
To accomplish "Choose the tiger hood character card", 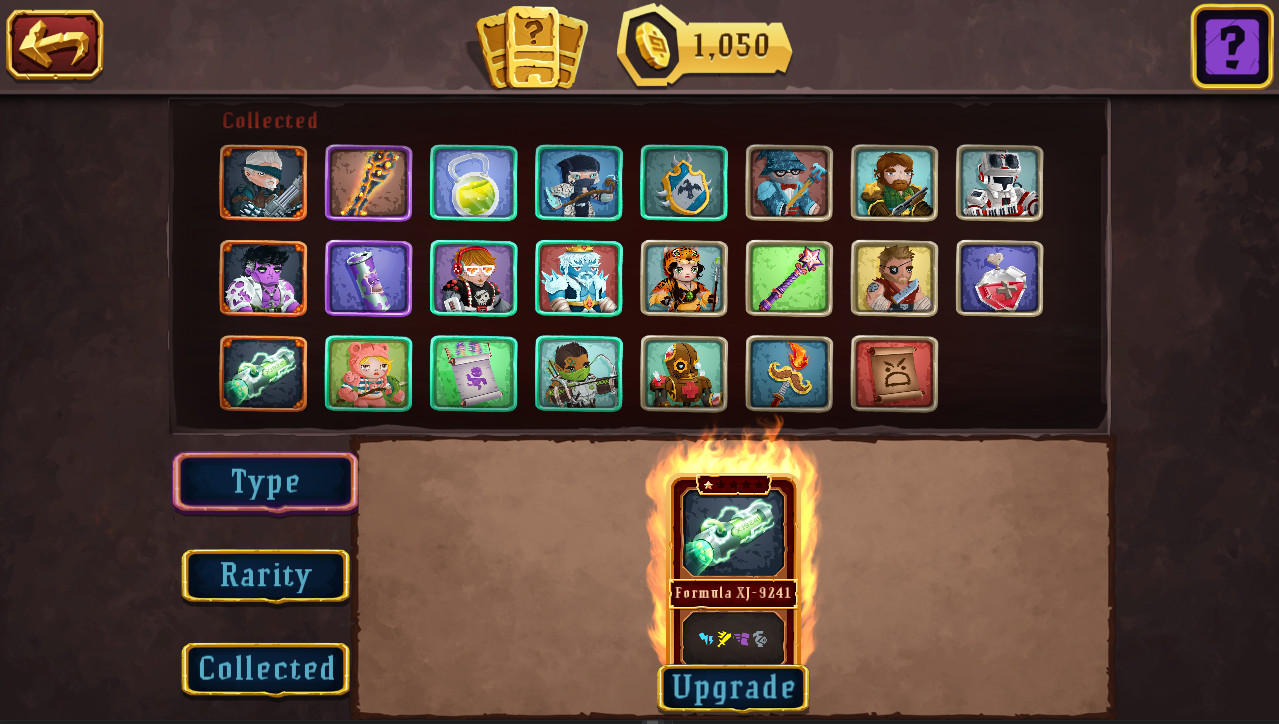I will tap(684, 278).
